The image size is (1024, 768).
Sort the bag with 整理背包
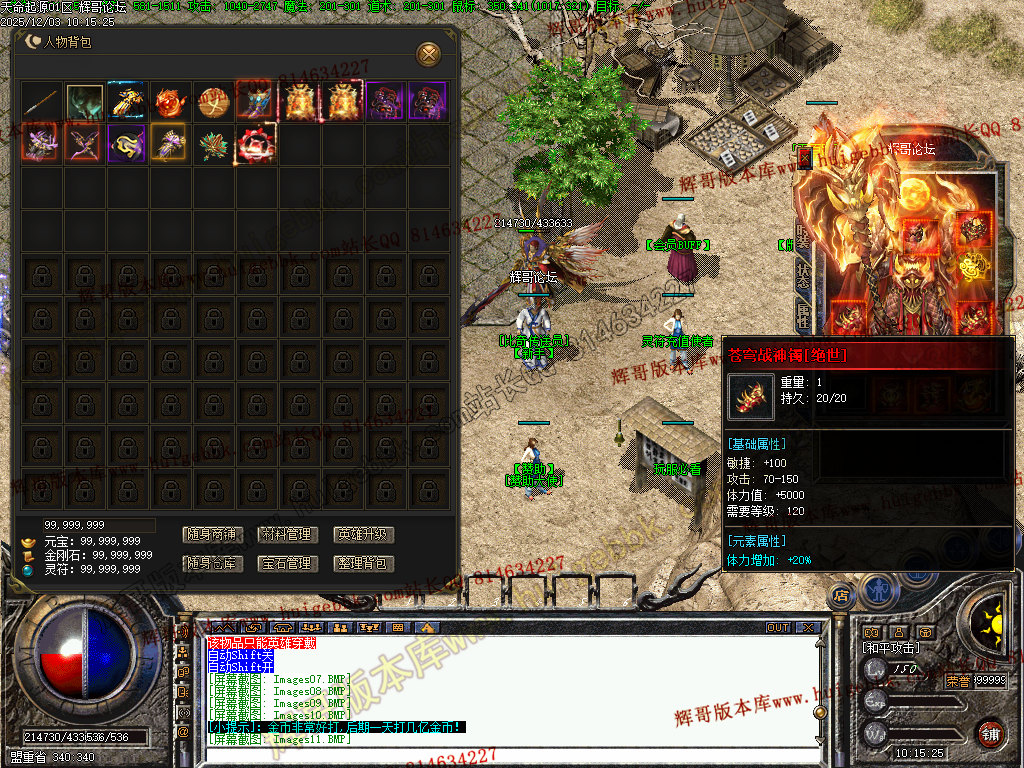[x=363, y=564]
